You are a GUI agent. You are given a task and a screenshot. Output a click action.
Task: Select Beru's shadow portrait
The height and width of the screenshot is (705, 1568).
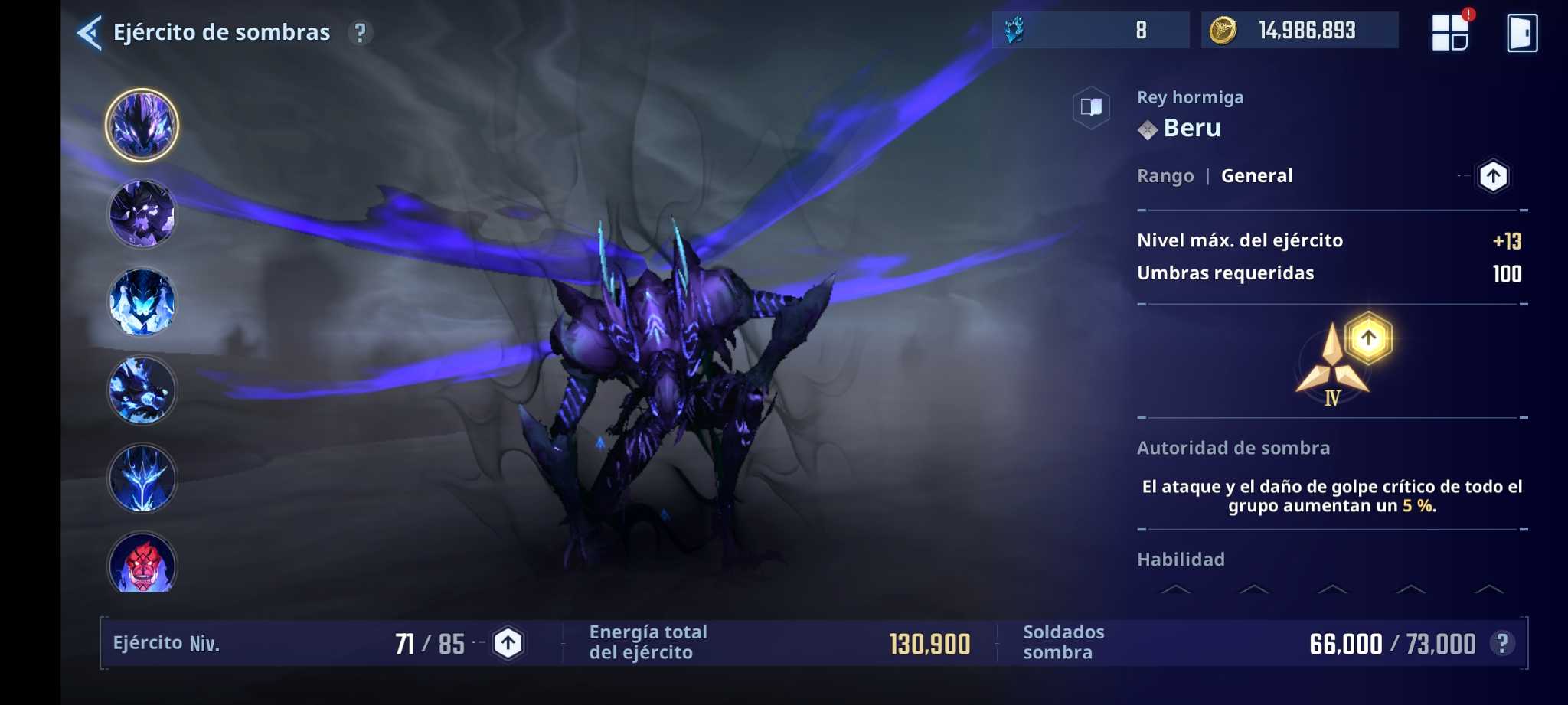pyautogui.click(x=143, y=125)
